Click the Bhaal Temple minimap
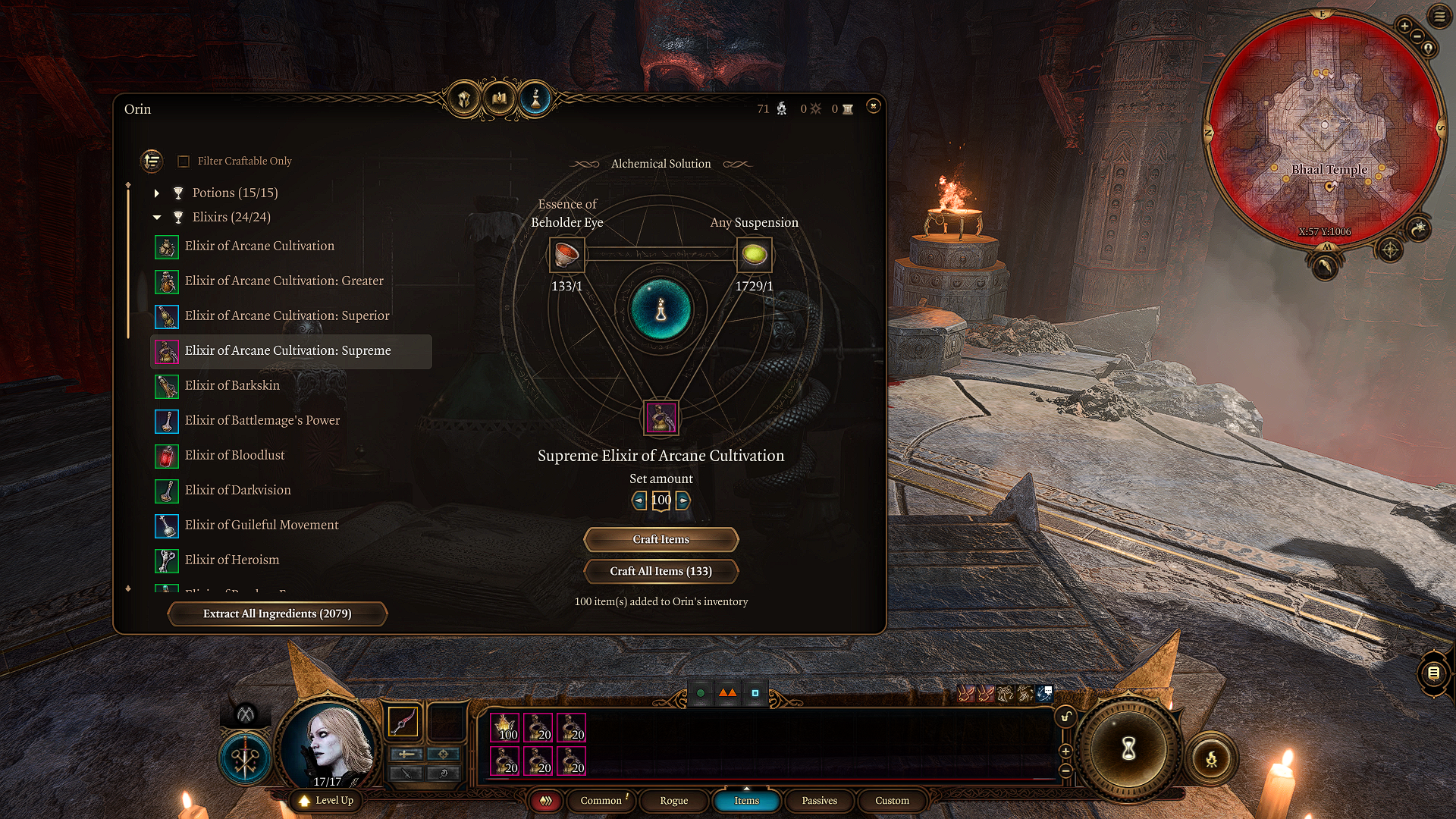The width and height of the screenshot is (1456, 819). click(1324, 129)
